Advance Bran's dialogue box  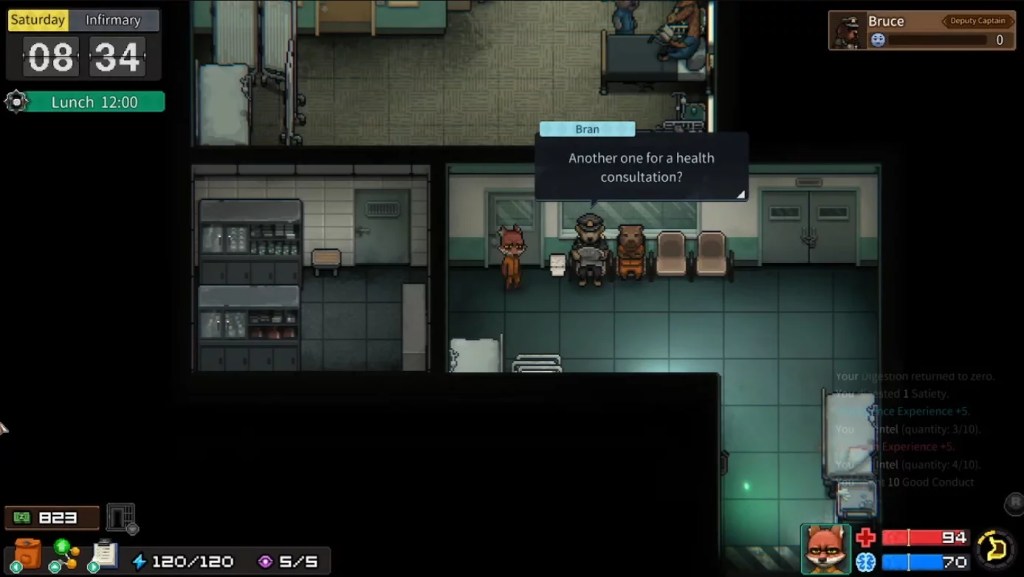point(641,167)
